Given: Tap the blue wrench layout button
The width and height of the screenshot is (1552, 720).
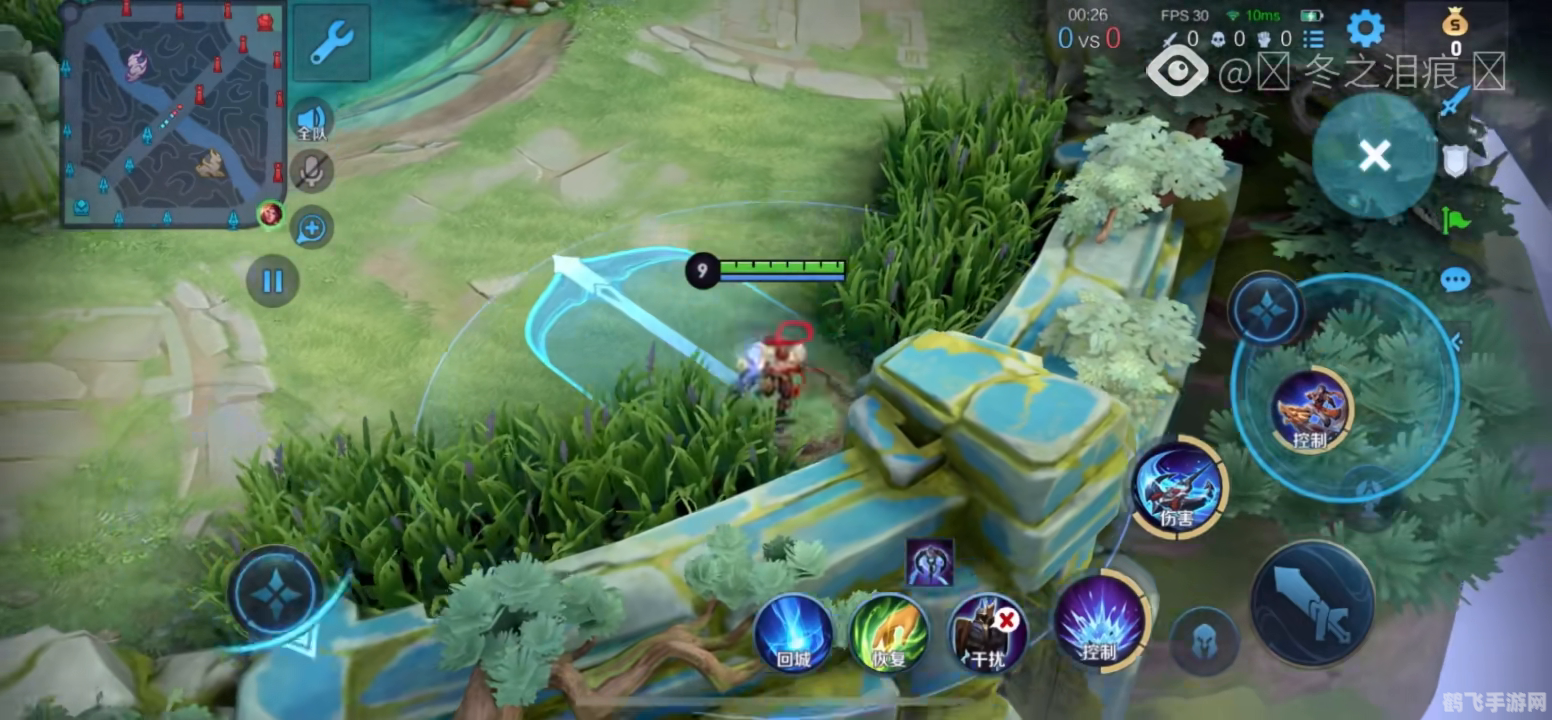Looking at the screenshot, I should [331, 43].
